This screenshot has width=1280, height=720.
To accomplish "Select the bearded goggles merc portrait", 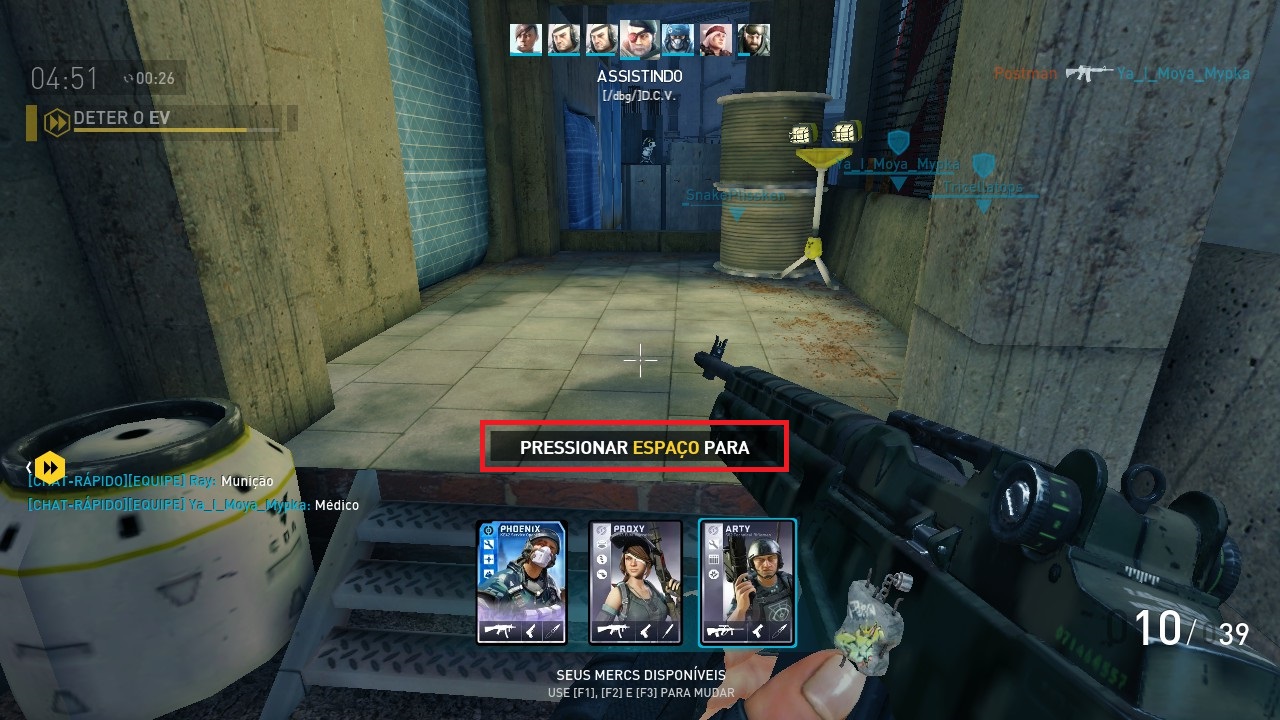I will point(753,39).
